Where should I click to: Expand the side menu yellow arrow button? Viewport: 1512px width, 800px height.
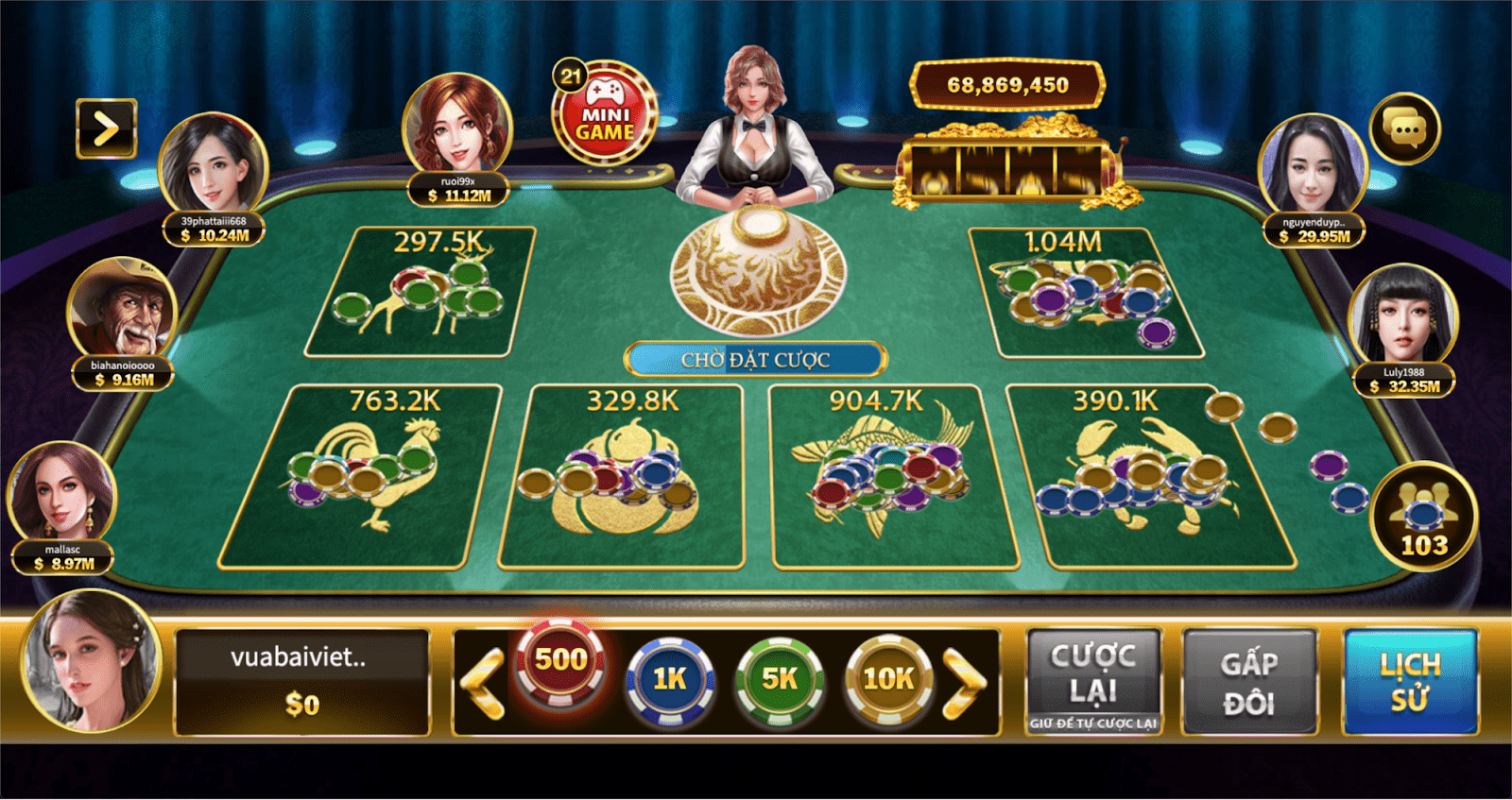click(106, 128)
